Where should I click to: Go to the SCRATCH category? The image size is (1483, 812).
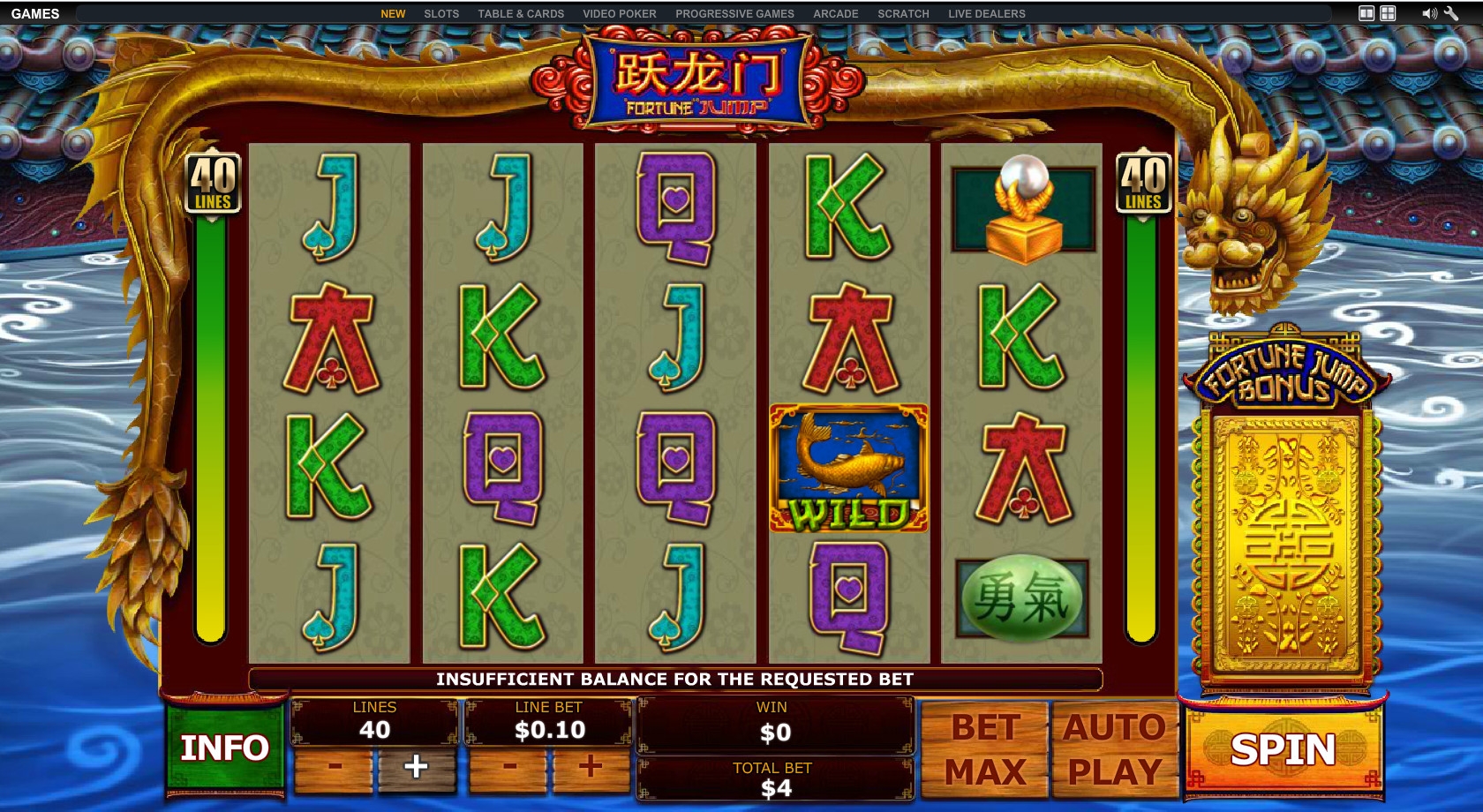903,14
